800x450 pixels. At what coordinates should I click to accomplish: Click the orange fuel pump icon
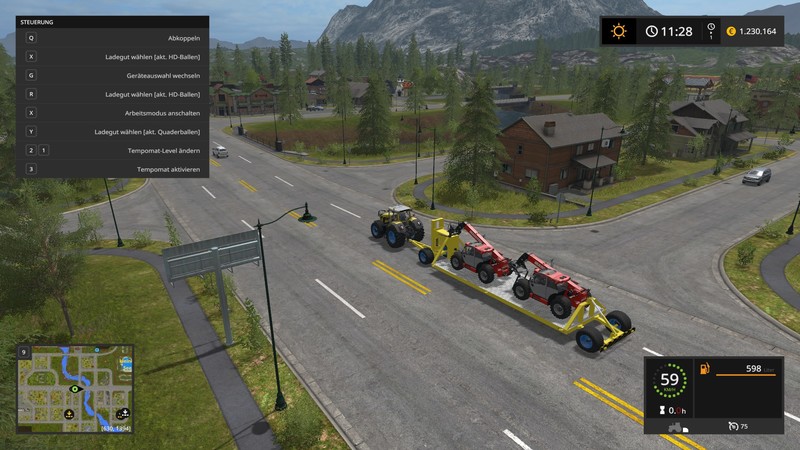click(702, 371)
